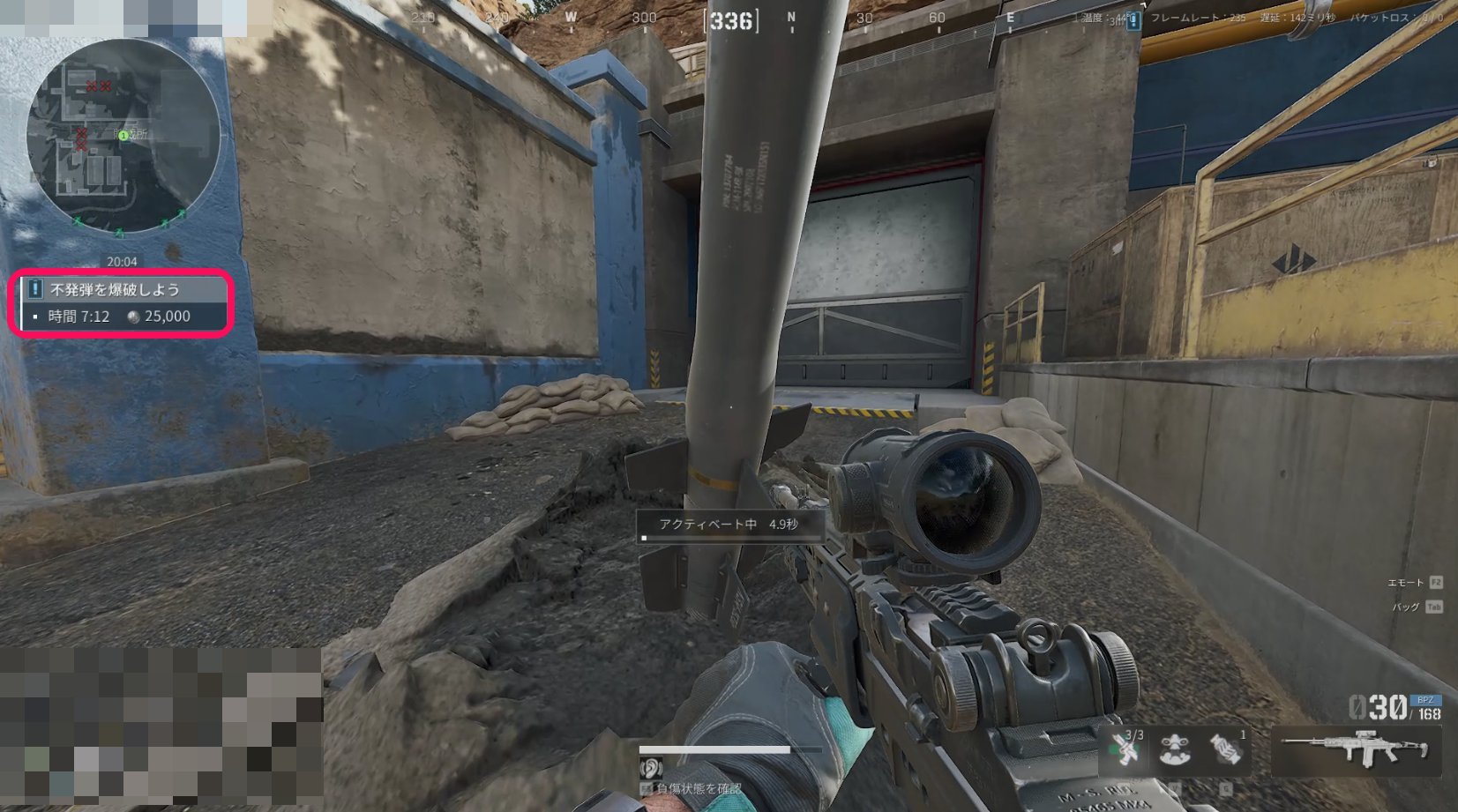Toggle the mission timer 時間 7:12 display

(79, 317)
